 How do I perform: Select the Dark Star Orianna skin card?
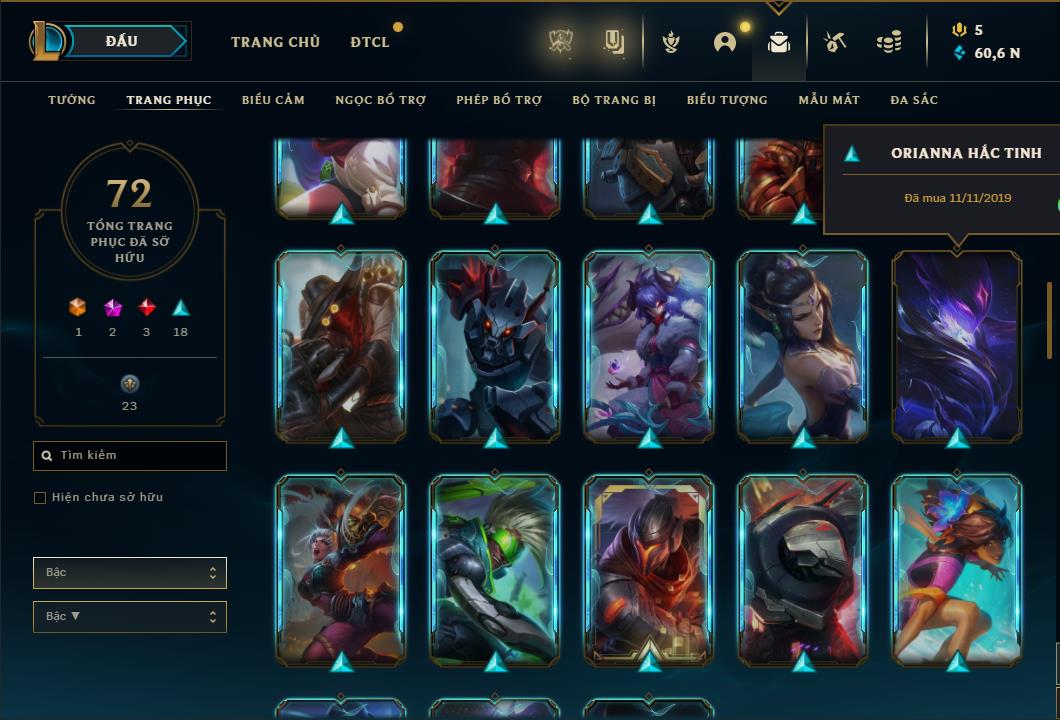point(957,345)
